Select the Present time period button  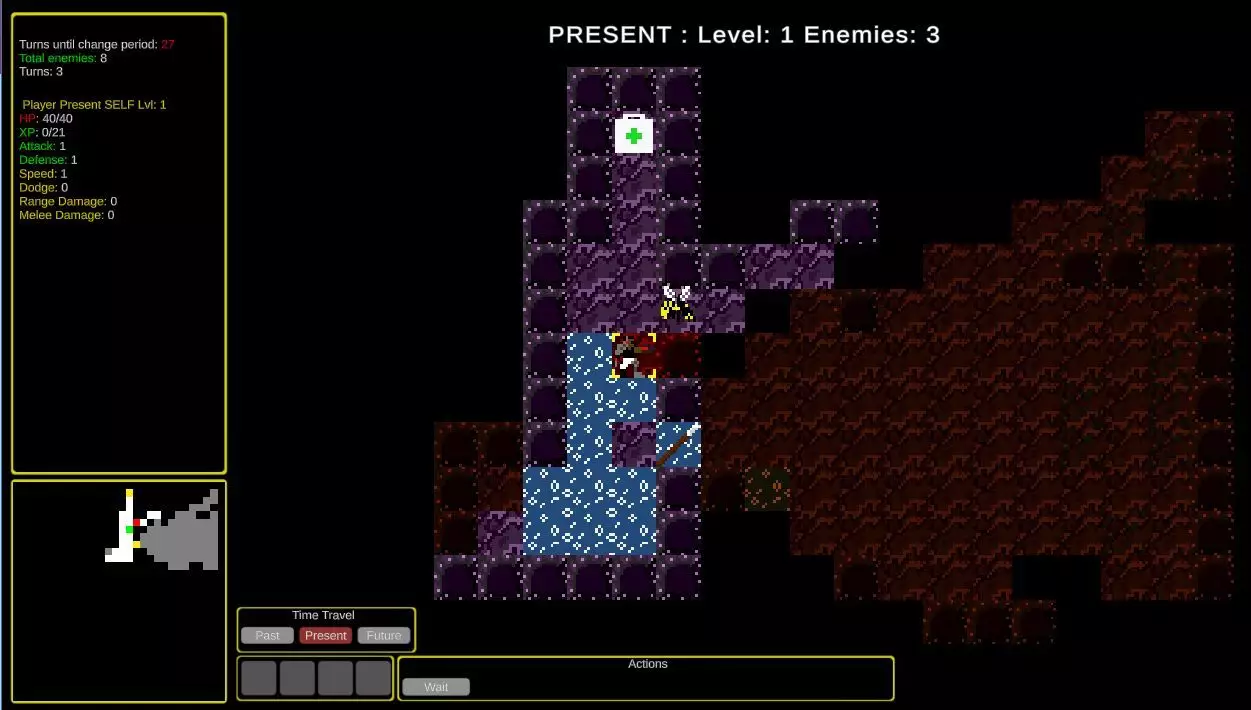click(326, 636)
